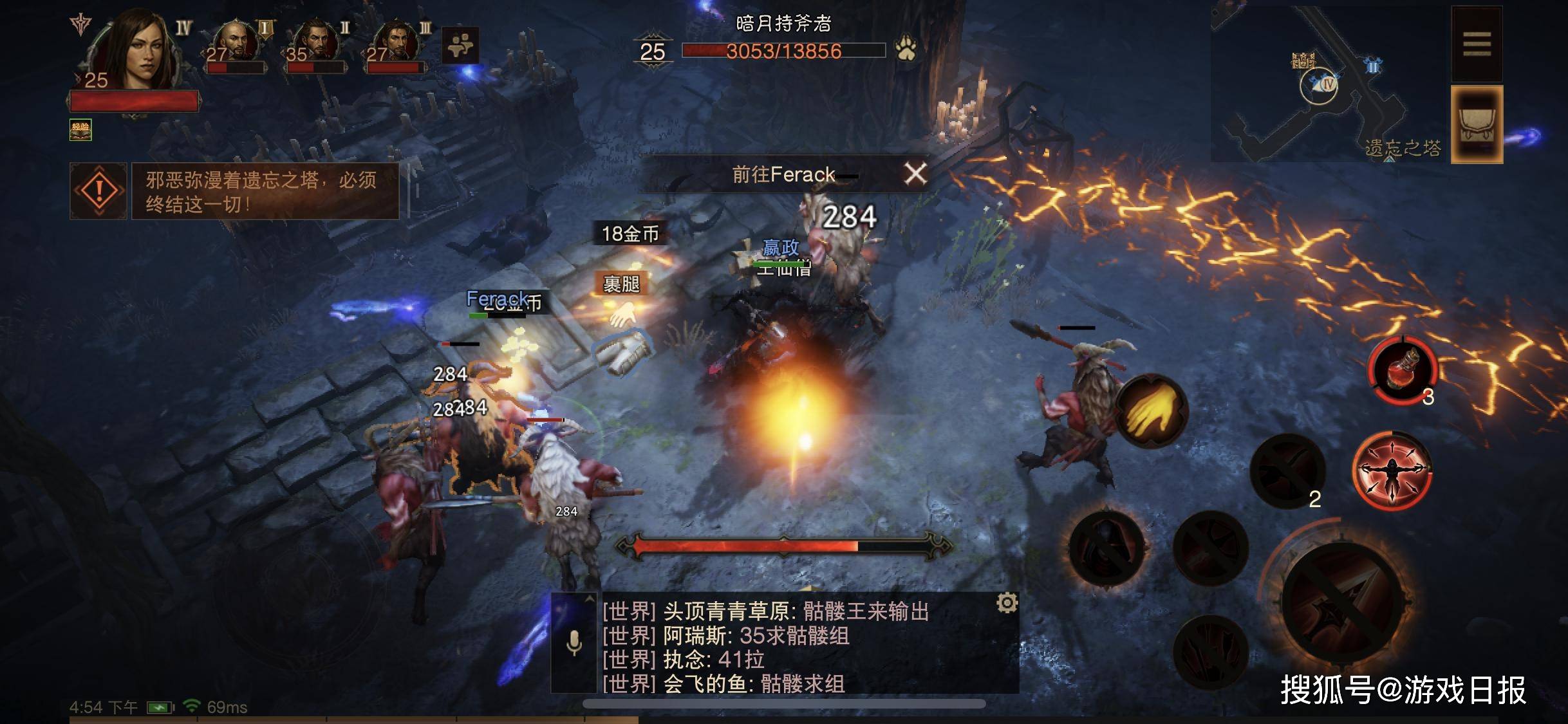Open the hamburger main menu

click(1476, 44)
